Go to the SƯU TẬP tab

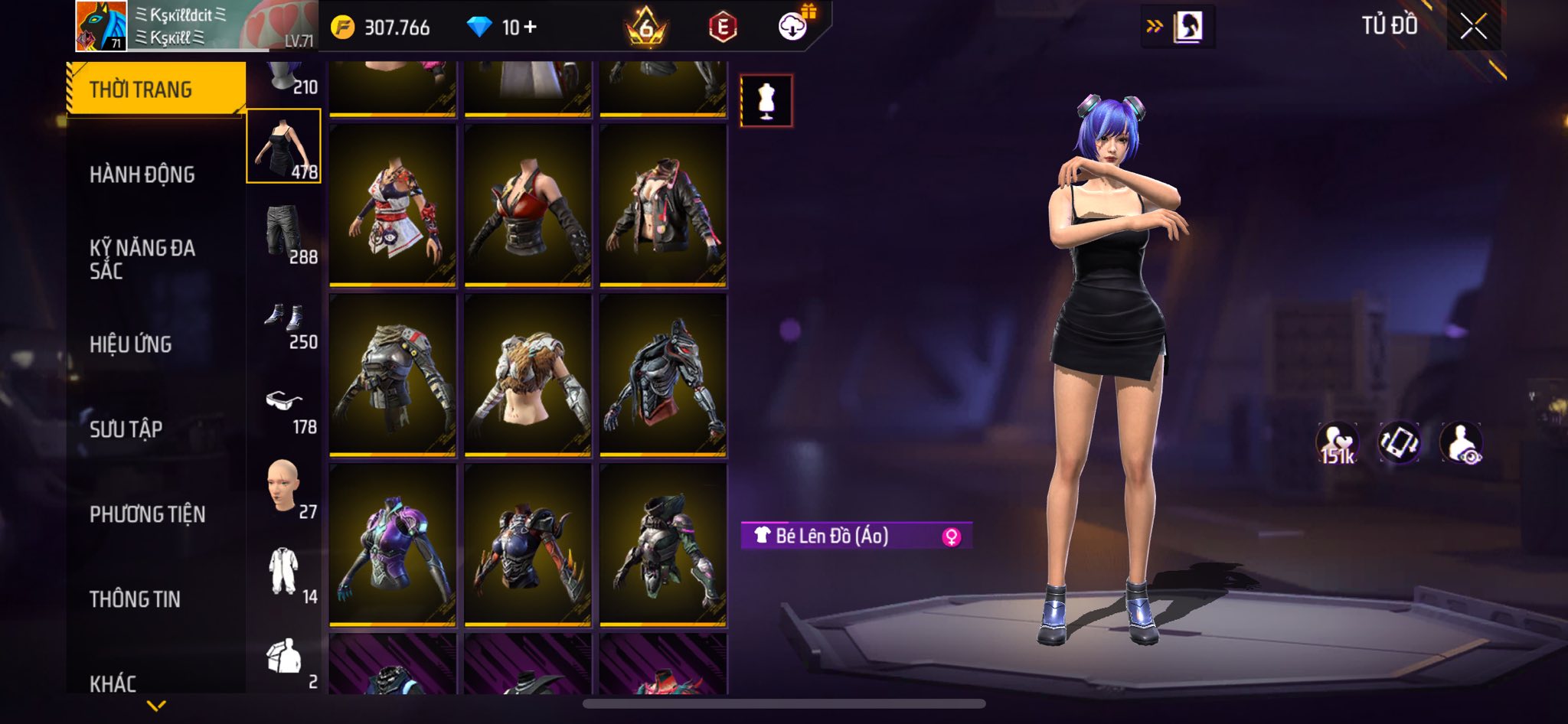tap(126, 429)
